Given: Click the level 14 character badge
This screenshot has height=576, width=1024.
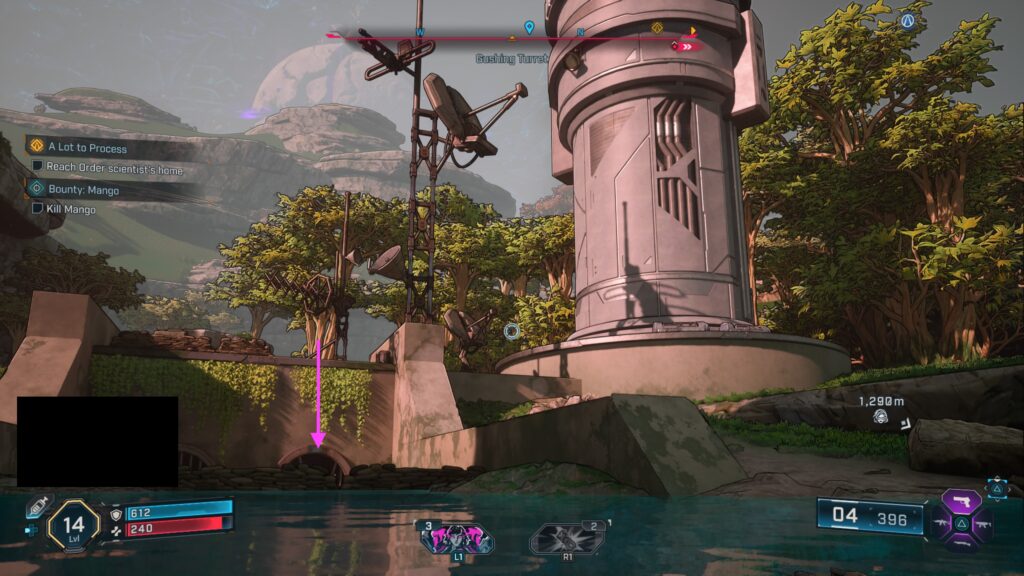Looking at the screenshot, I should coord(73,524).
